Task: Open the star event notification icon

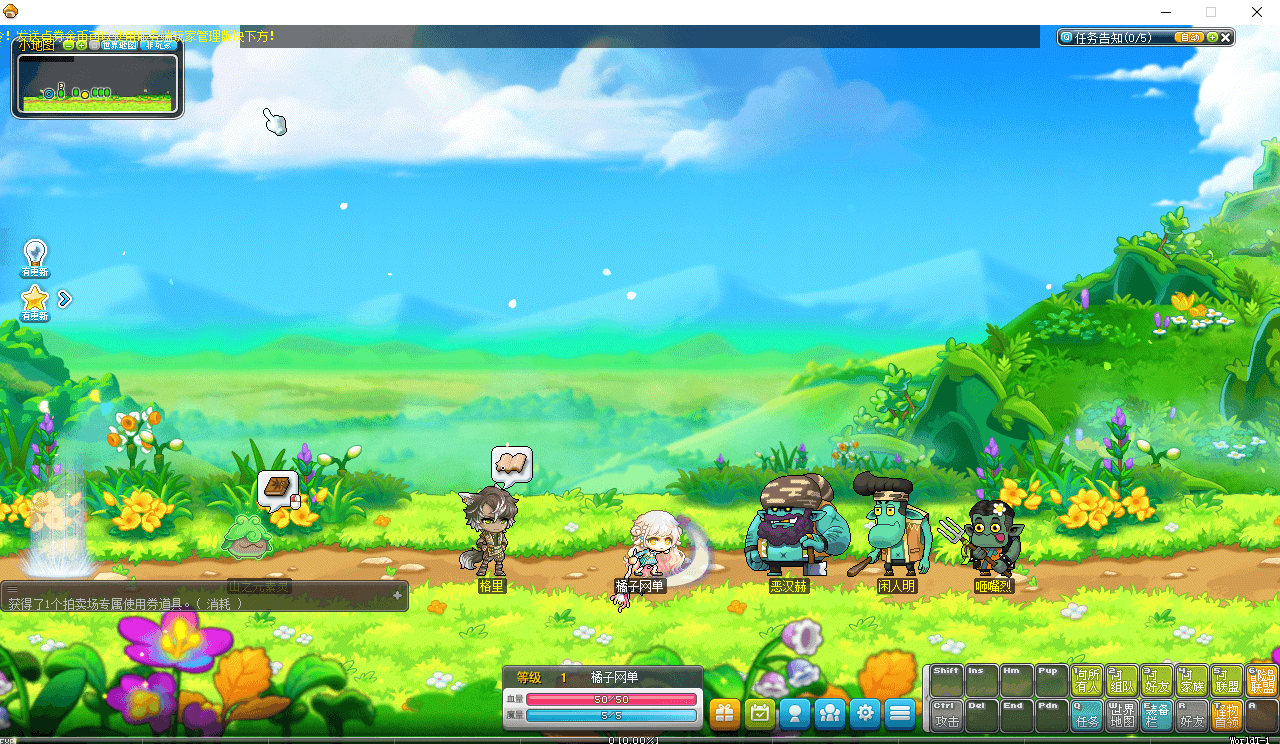Action: (35, 300)
